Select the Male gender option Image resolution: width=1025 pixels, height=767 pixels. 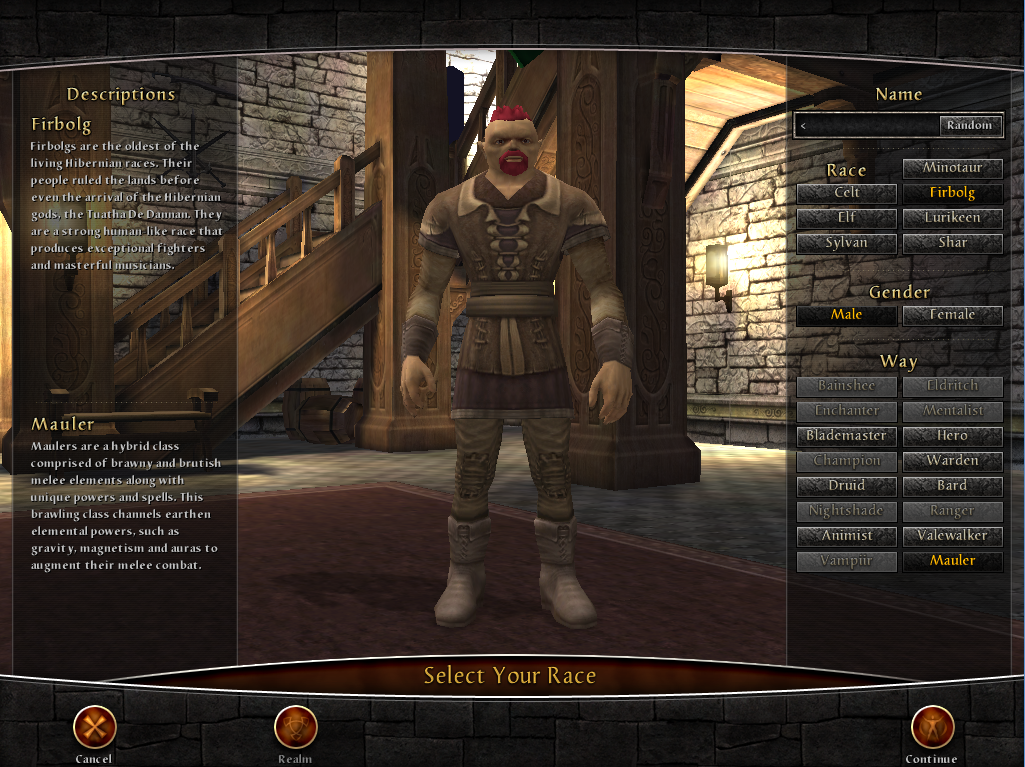coord(846,315)
